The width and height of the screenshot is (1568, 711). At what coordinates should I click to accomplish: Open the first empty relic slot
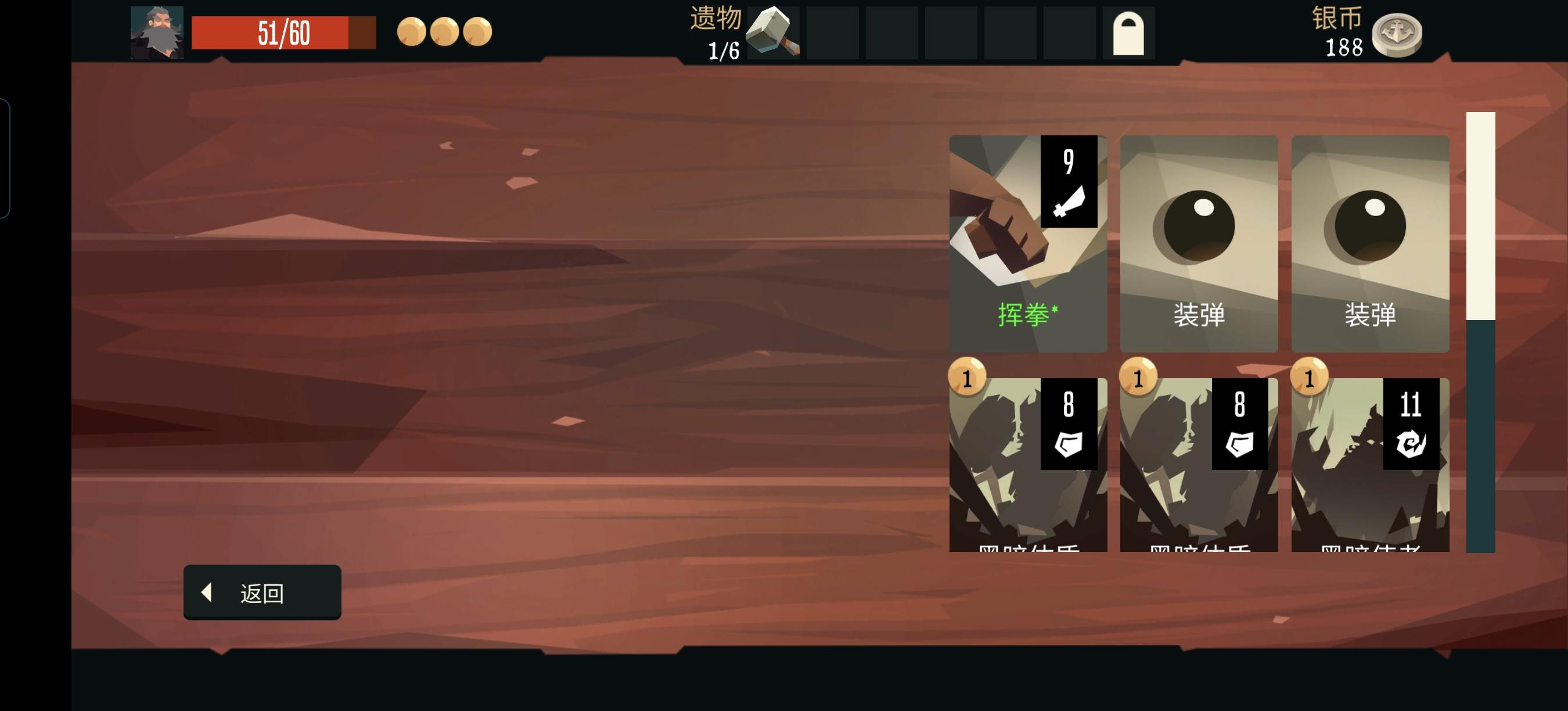[832, 34]
